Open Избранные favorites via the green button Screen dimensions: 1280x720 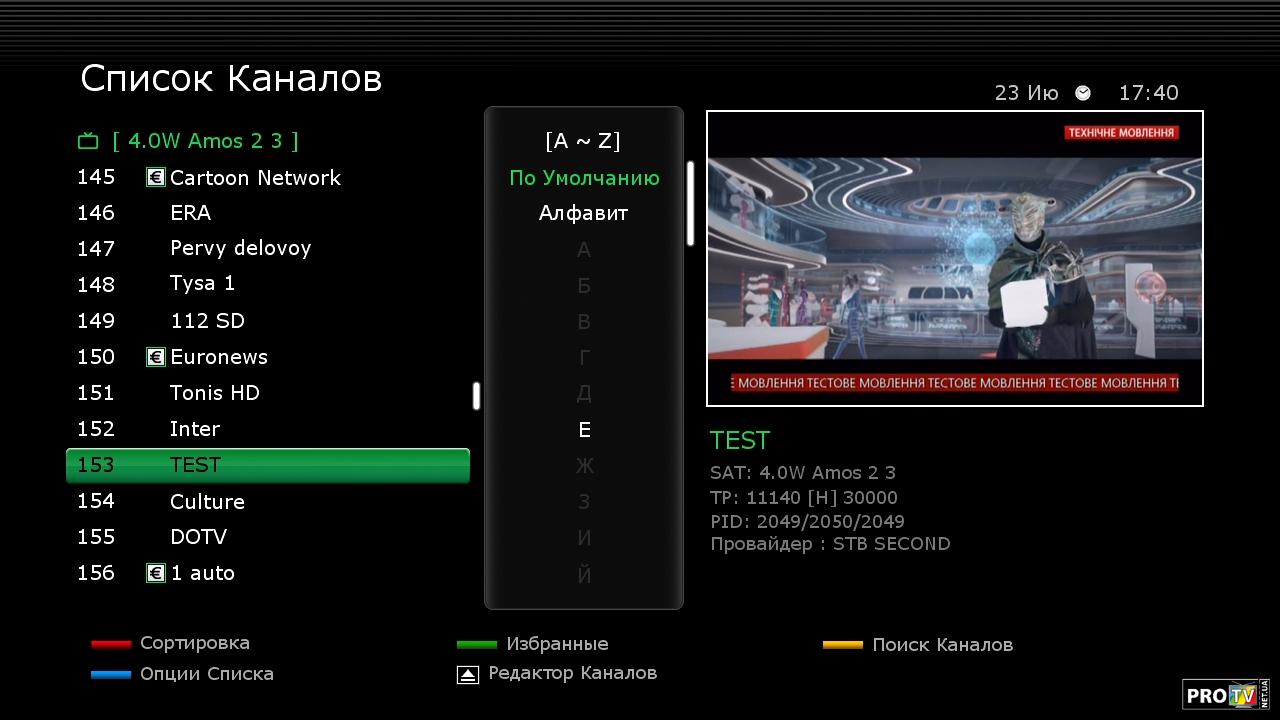coord(556,644)
